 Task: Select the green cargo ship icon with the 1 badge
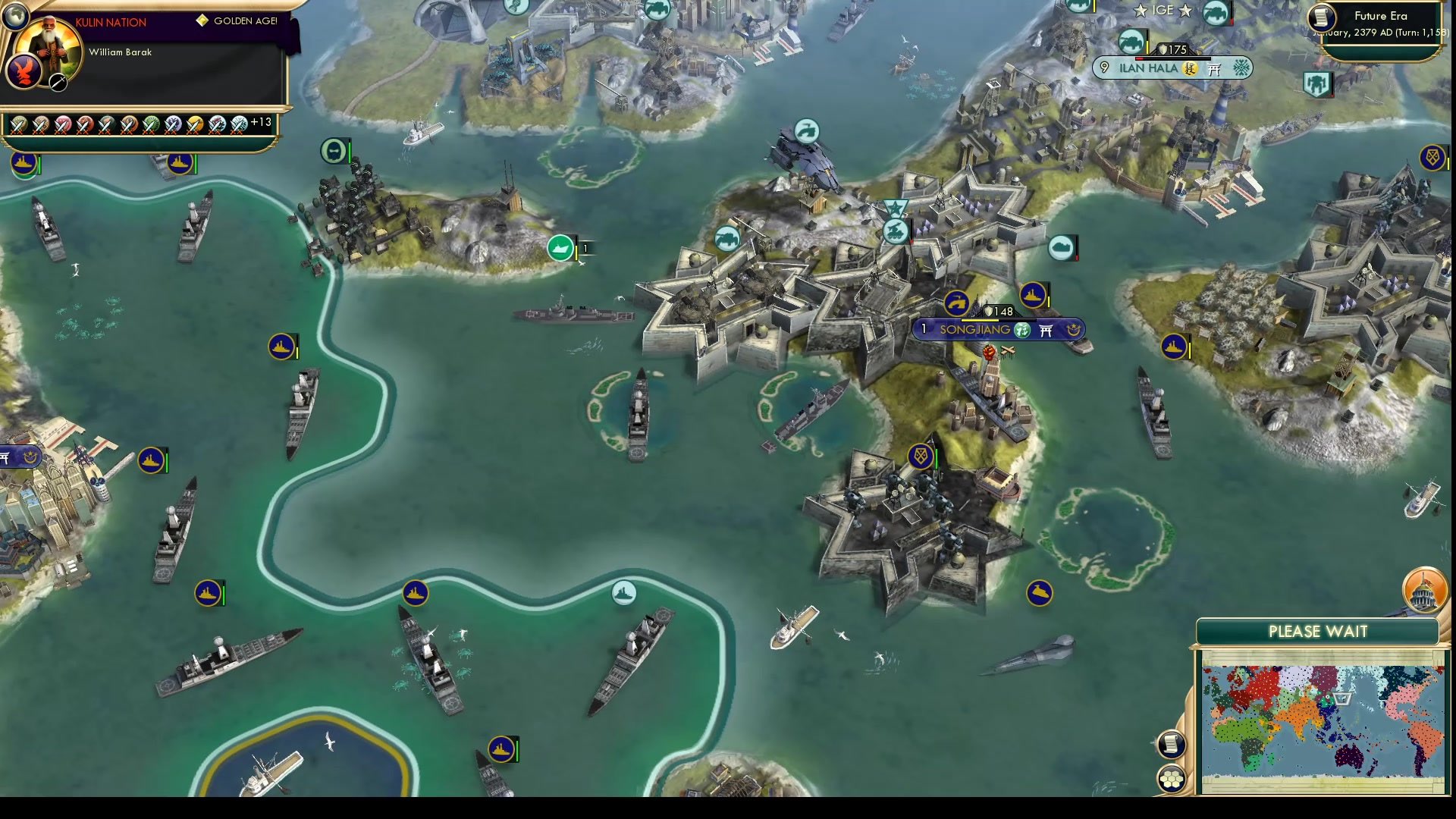click(x=560, y=248)
